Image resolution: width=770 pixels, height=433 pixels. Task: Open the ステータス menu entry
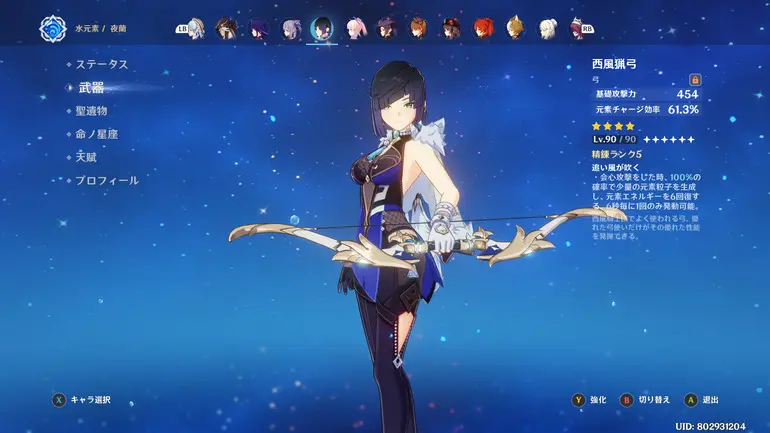(103, 64)
